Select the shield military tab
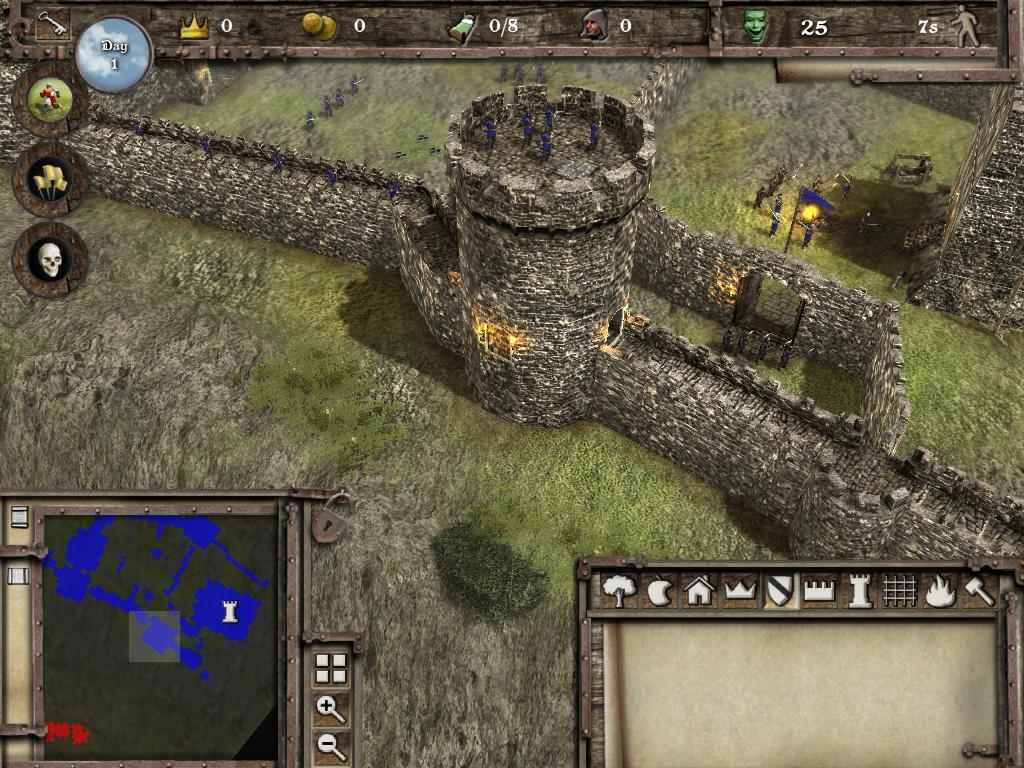This screenshot has width=1024, height=768. (779, 591)
